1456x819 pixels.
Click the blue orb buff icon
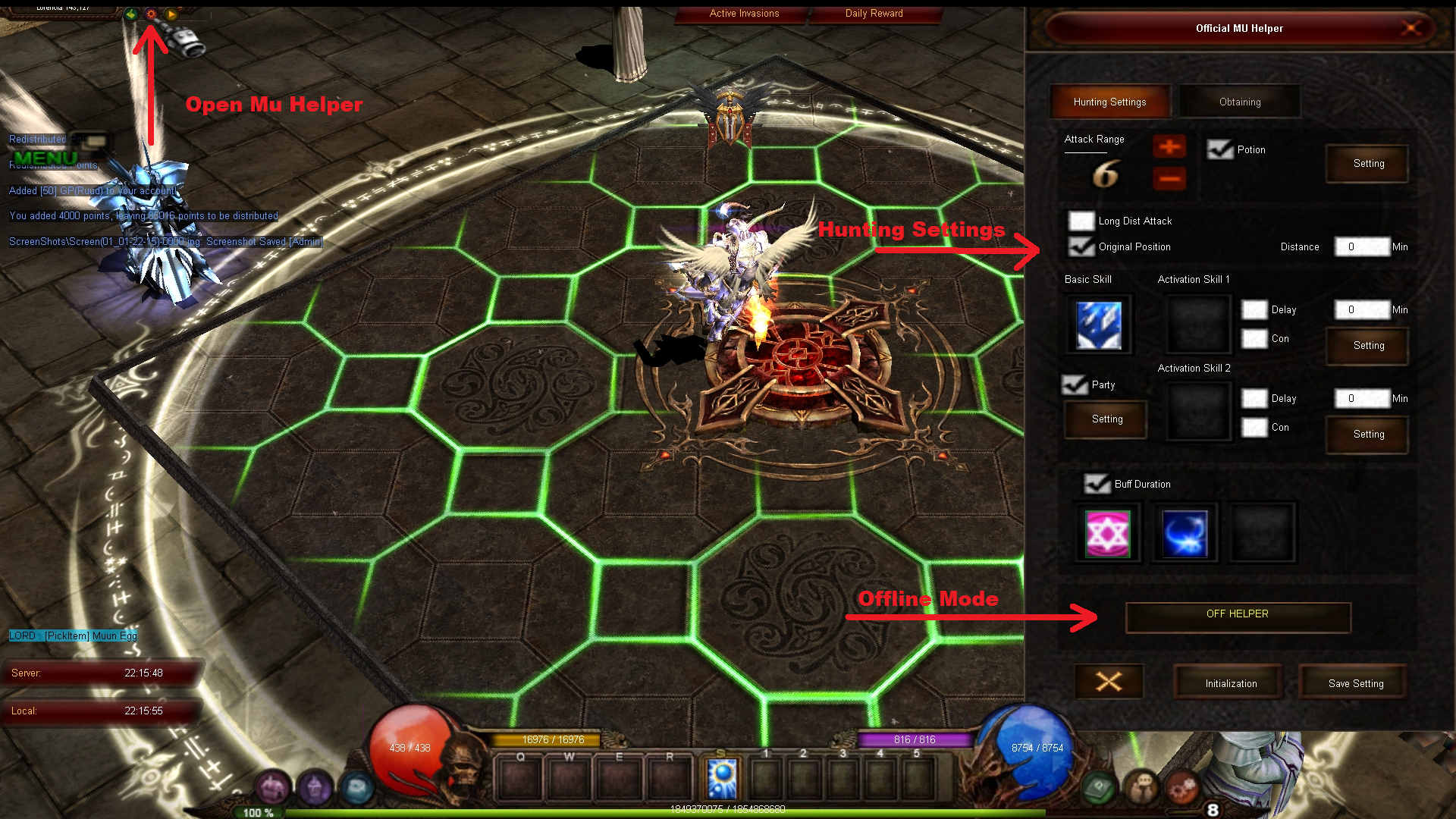(x=1185, y=533)
